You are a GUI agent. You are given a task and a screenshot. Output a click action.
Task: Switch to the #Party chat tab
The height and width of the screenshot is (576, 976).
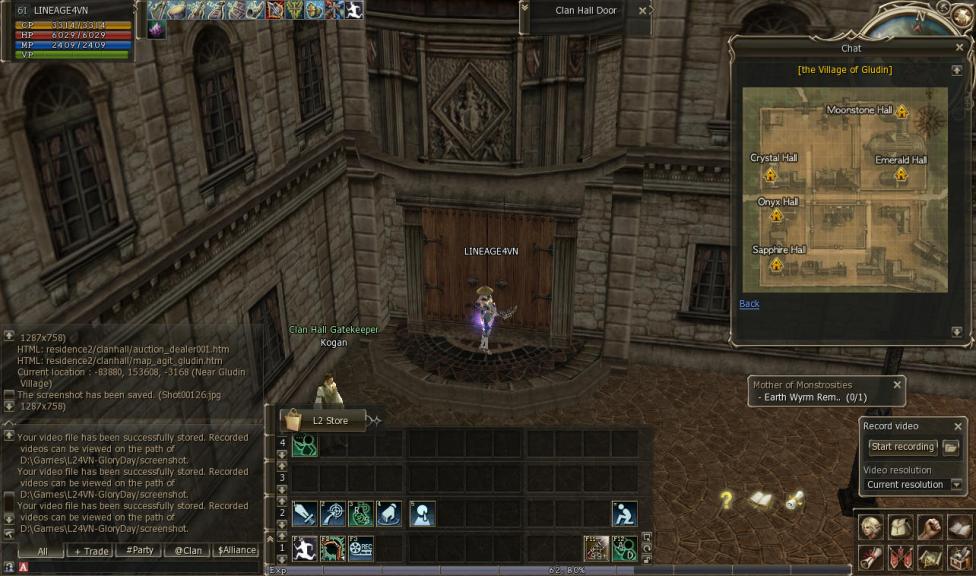[x=138, y=551]
